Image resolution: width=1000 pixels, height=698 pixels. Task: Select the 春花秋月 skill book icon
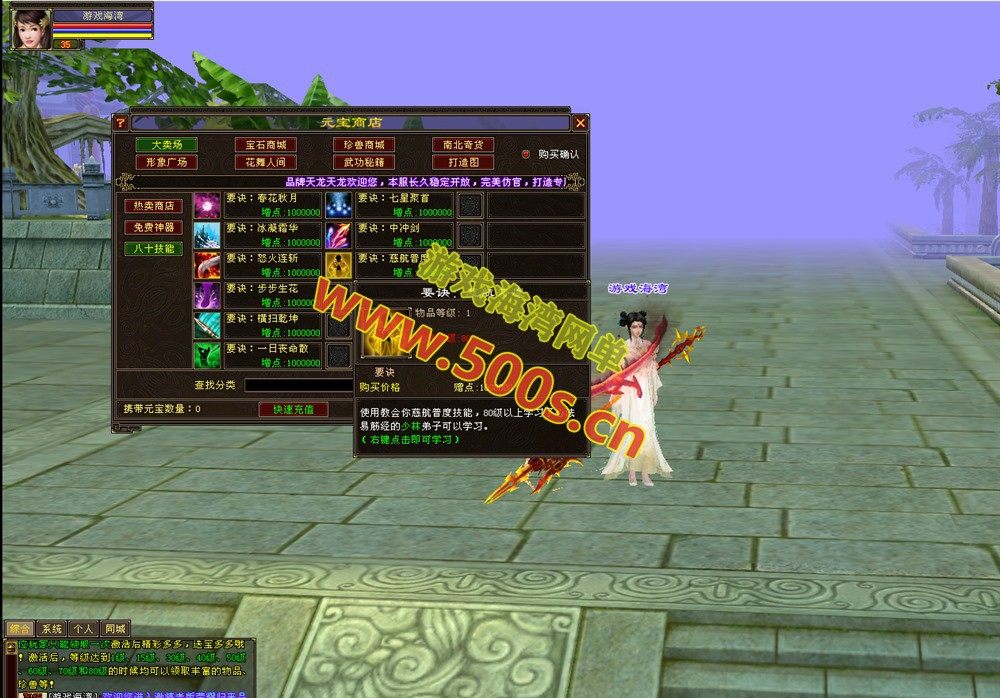[x=207, y=205]
